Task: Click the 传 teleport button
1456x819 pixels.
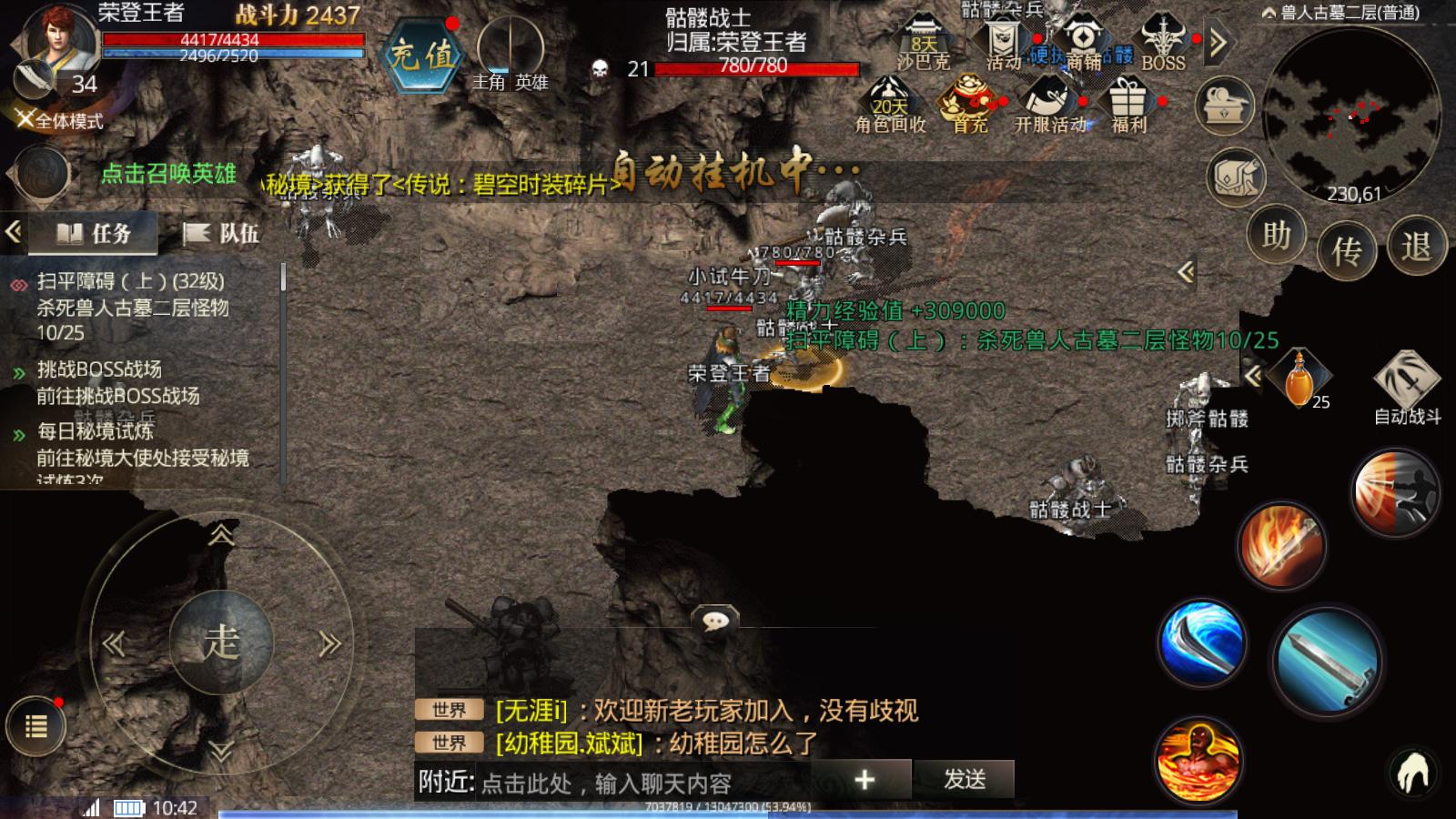Action: [x=1347, y=249]
